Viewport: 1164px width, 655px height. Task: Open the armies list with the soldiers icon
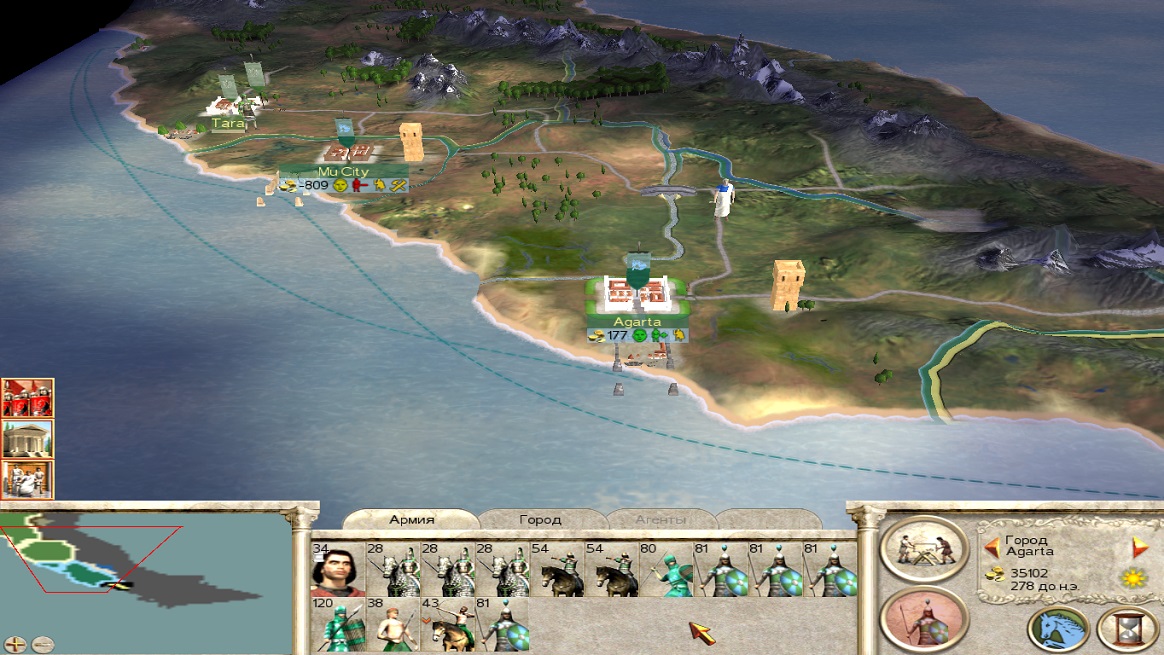point(27,398)
